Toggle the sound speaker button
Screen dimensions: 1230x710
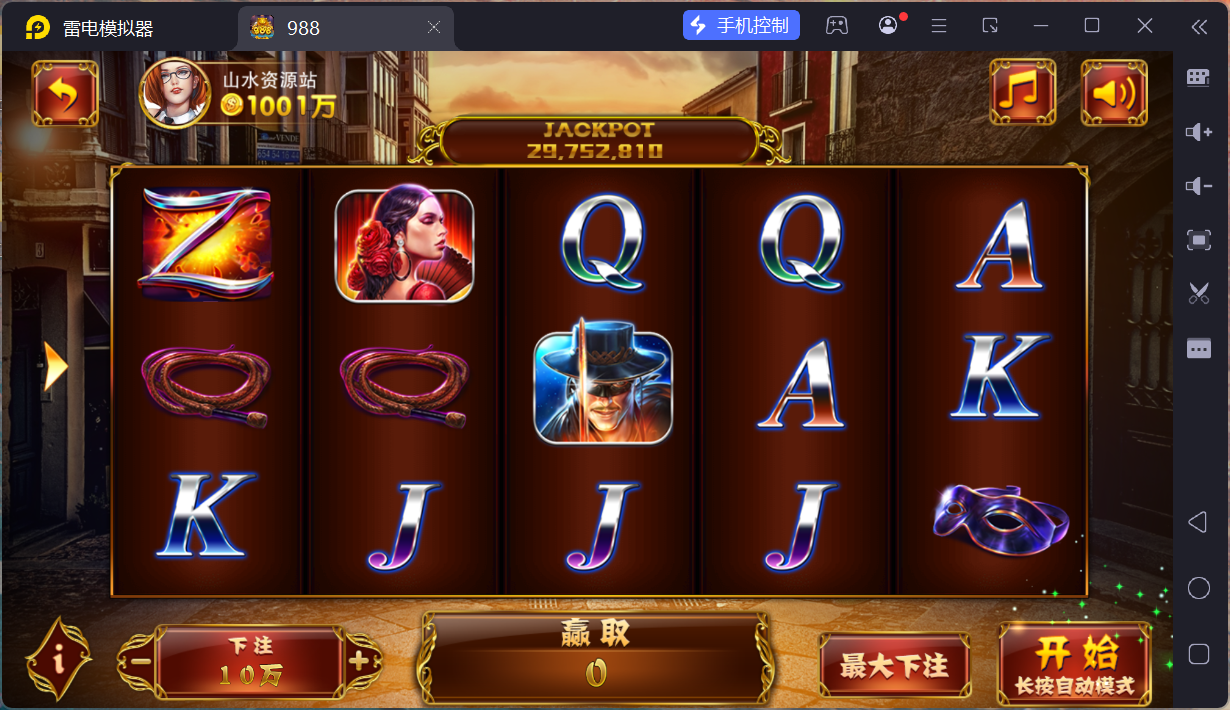click(1114, 93)
